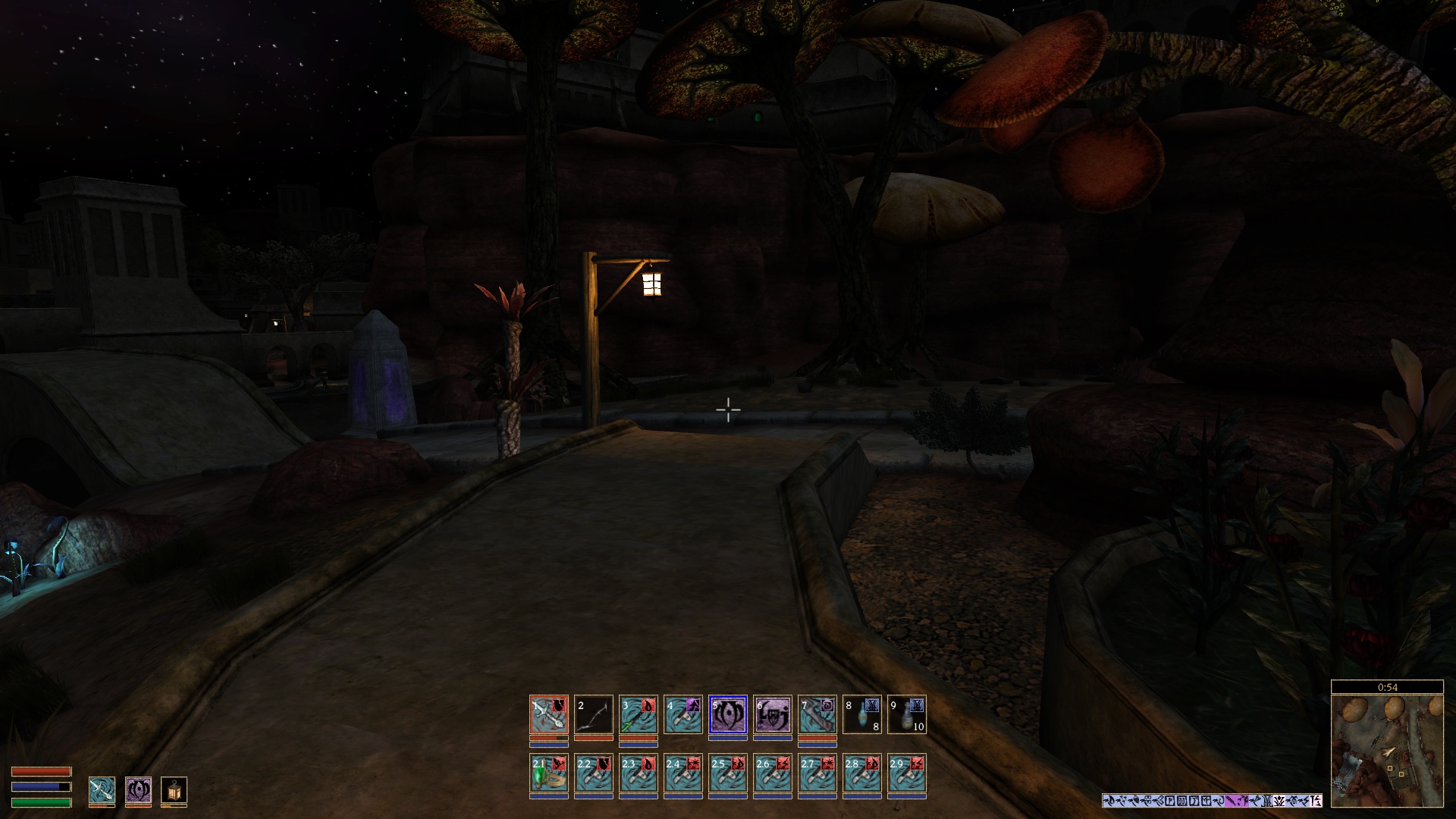Click the equipped lantern icon
The image size is (1456, 819).
(x=174, y=791)
